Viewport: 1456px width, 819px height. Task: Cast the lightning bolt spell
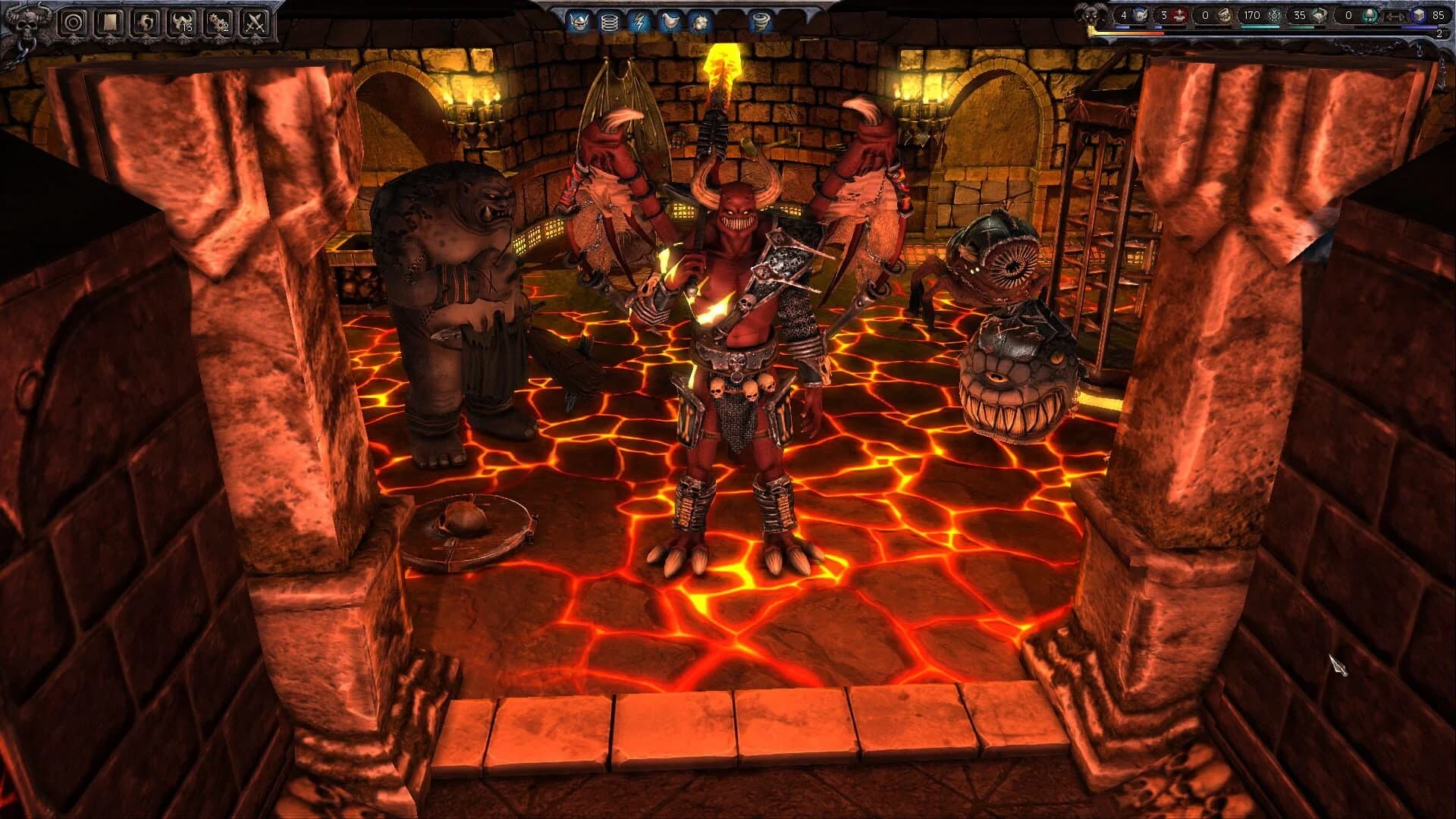(639, 21)
